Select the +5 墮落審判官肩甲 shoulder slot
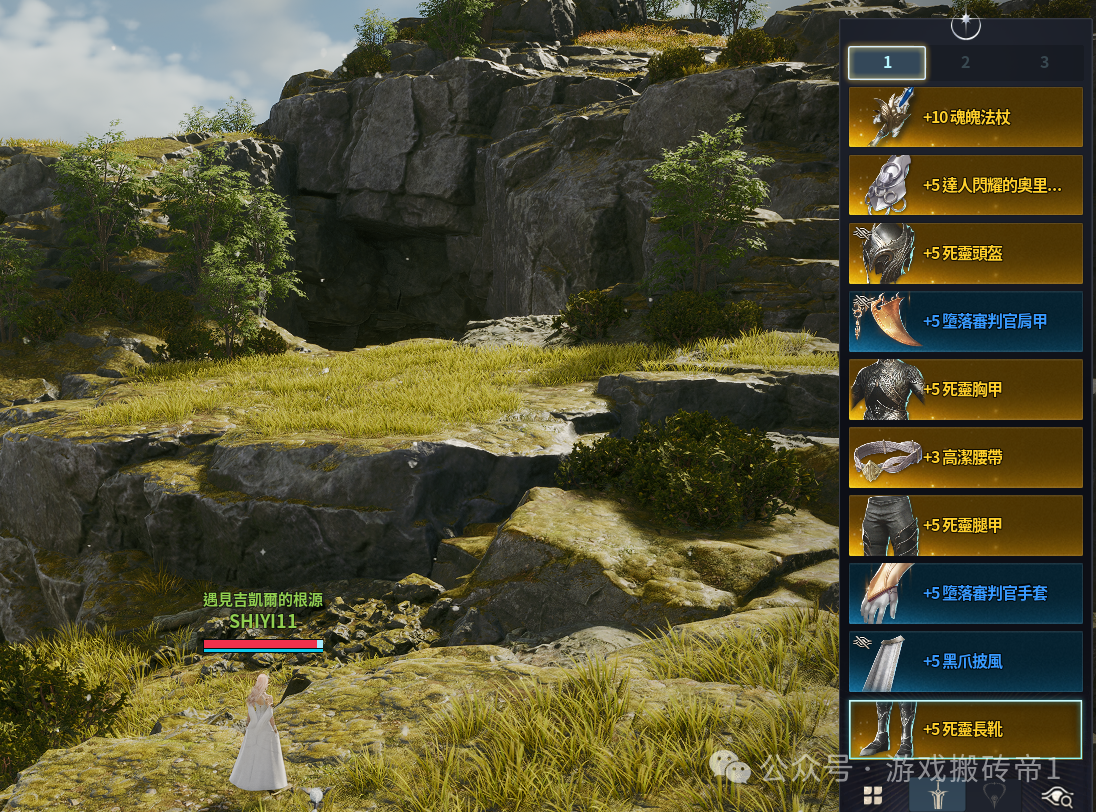 coord(965,321)
